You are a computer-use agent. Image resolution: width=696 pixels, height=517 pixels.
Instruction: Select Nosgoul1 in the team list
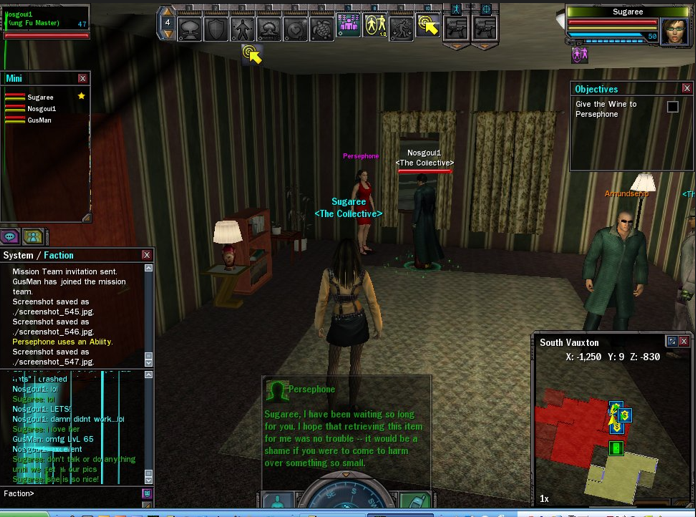point(41,109)
